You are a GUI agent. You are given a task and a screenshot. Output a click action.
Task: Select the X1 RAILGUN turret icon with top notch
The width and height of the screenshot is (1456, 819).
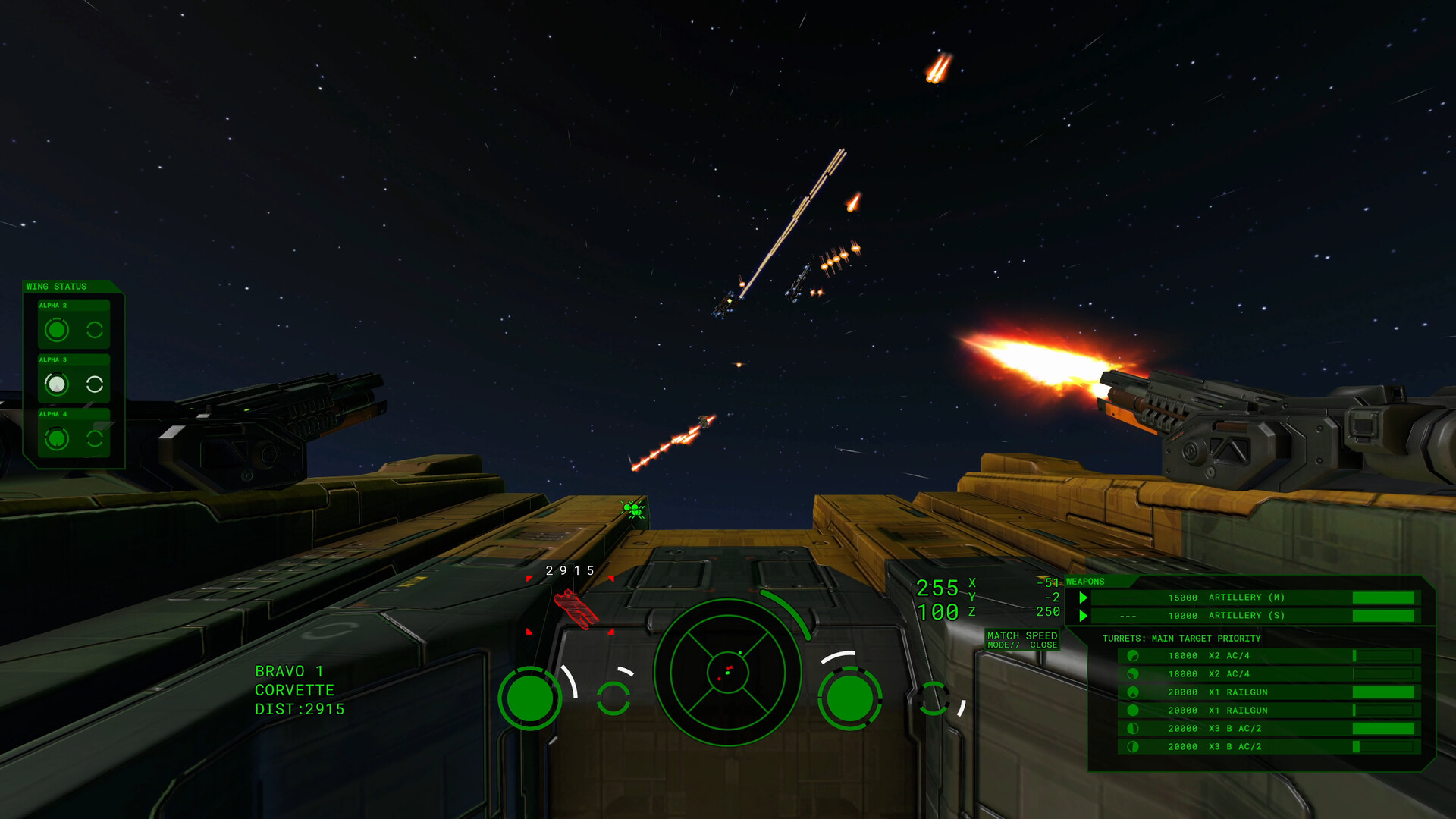[x=1132, y=692]
